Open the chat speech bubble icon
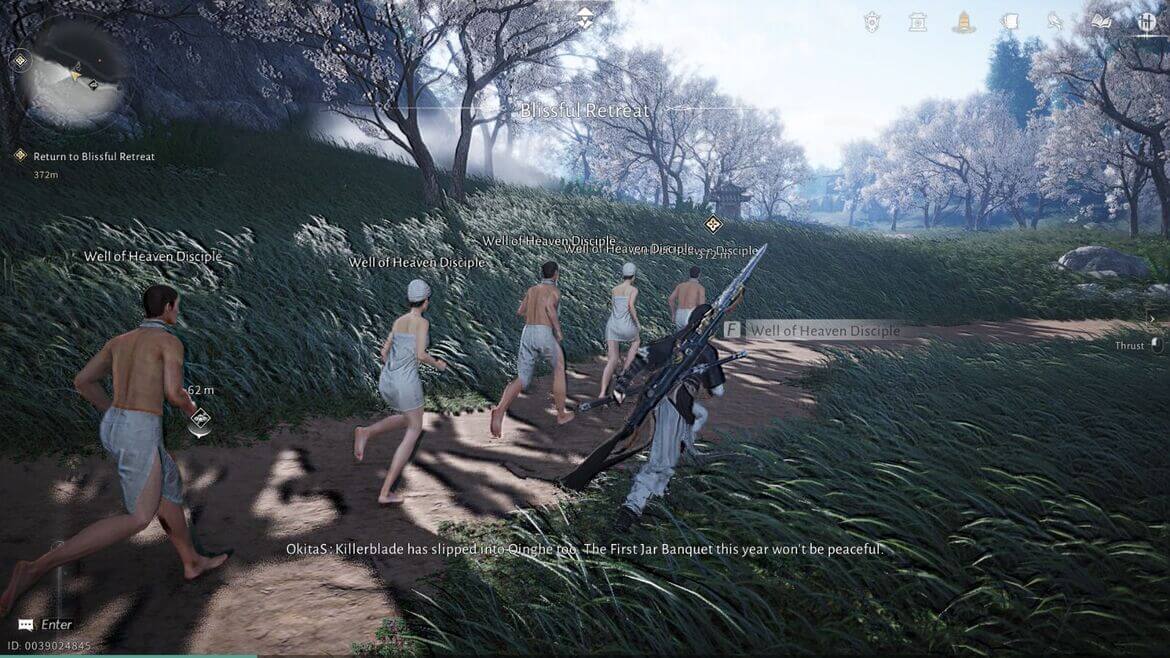This screenshot has width=1170, height=658. point(26,624)
